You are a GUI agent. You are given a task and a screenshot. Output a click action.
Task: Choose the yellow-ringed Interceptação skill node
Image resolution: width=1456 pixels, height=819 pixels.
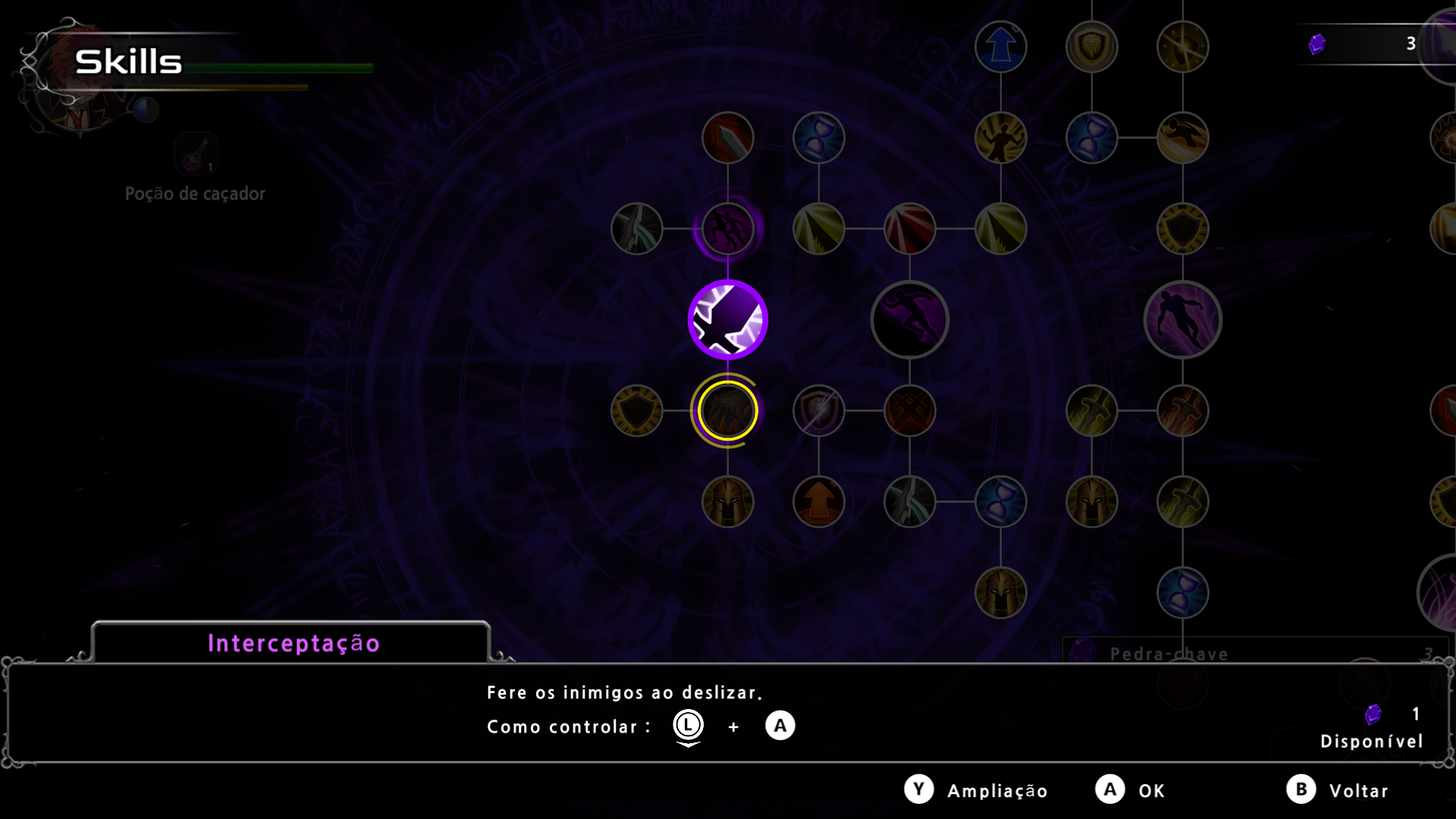(x=727, y=411)
